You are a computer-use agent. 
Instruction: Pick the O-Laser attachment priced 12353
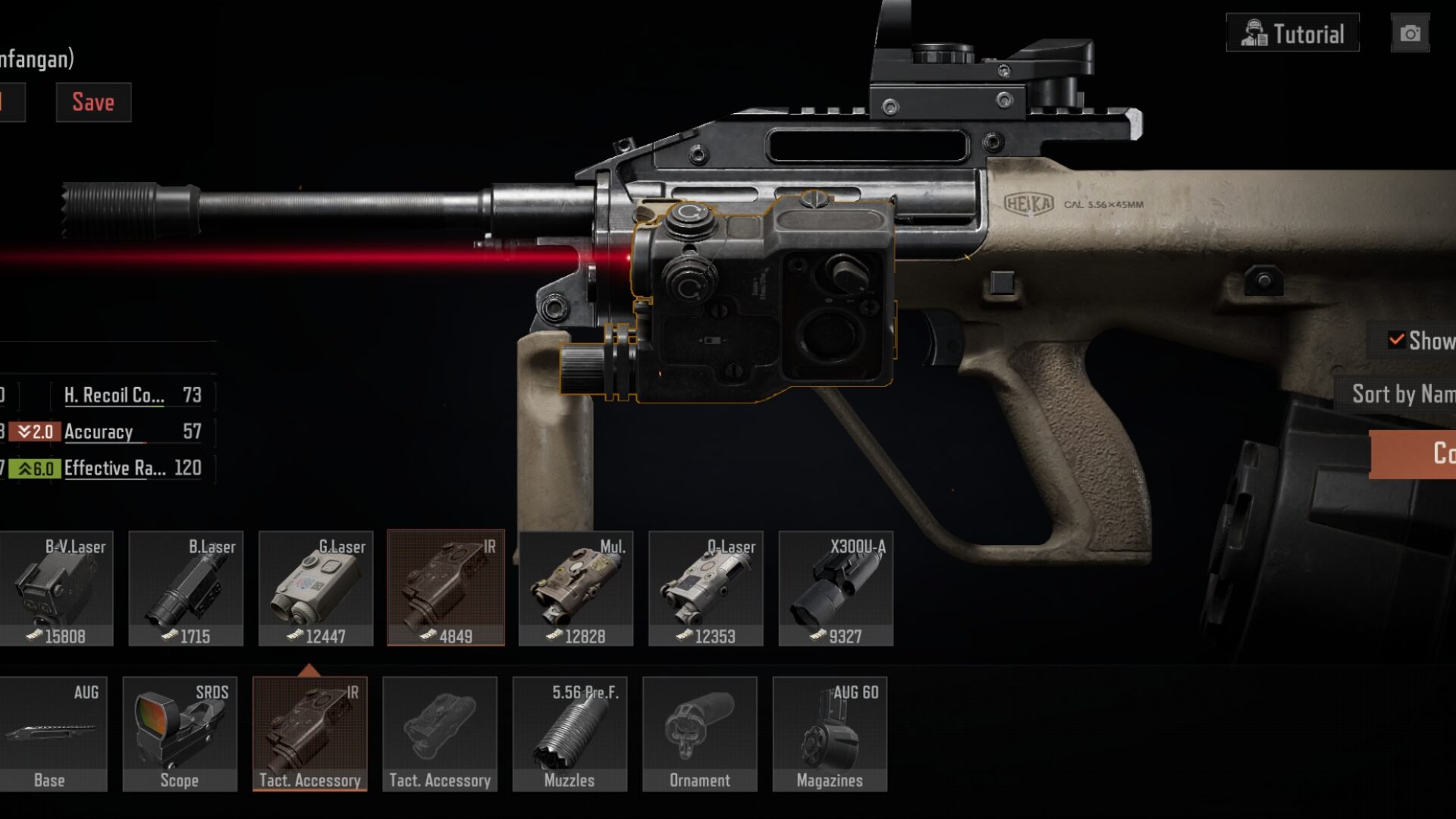tap(706, 588)
